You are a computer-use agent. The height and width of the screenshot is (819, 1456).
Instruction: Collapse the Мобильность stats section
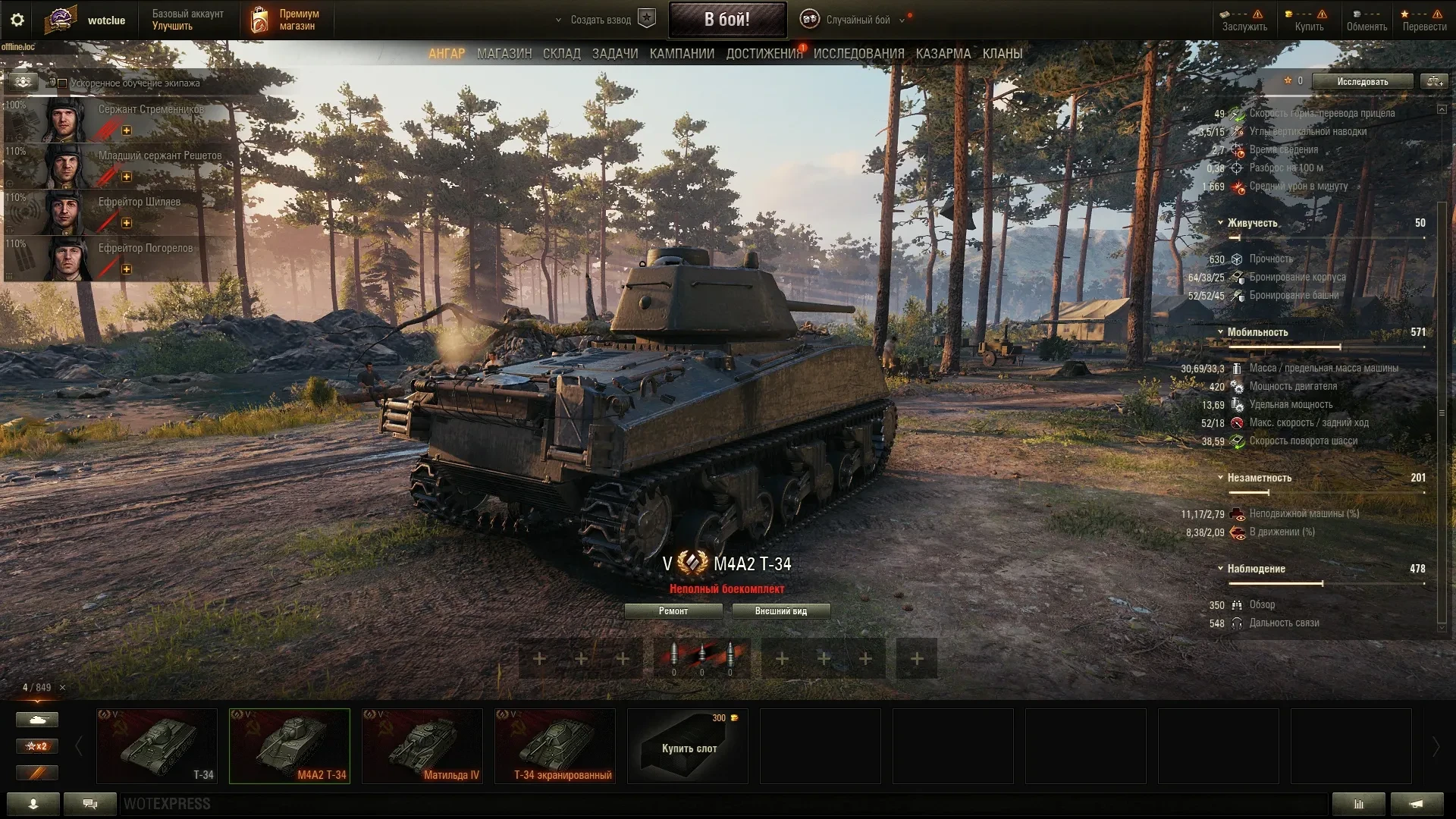point(1220,332)
